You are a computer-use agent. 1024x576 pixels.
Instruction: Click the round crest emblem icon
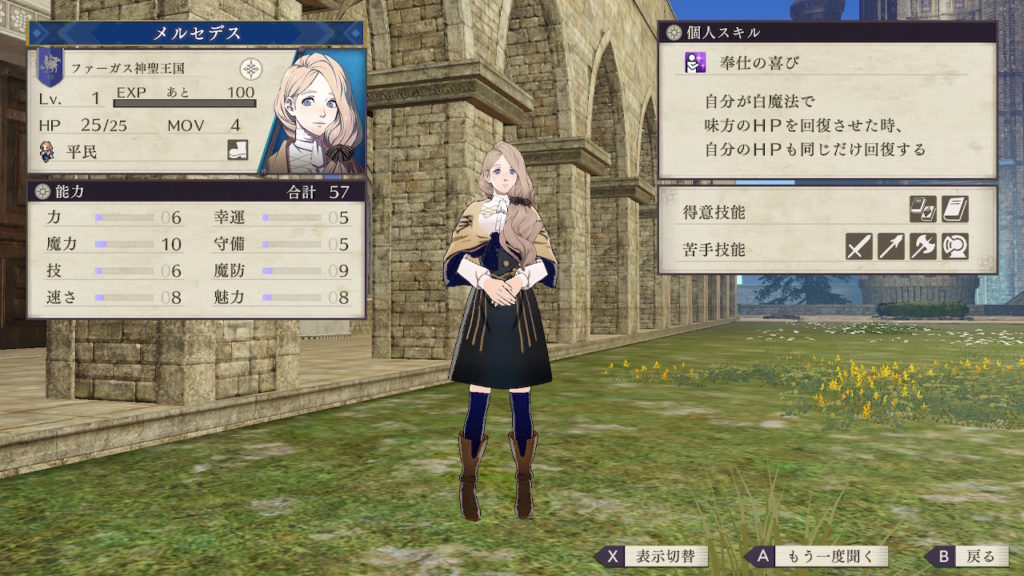250,70
